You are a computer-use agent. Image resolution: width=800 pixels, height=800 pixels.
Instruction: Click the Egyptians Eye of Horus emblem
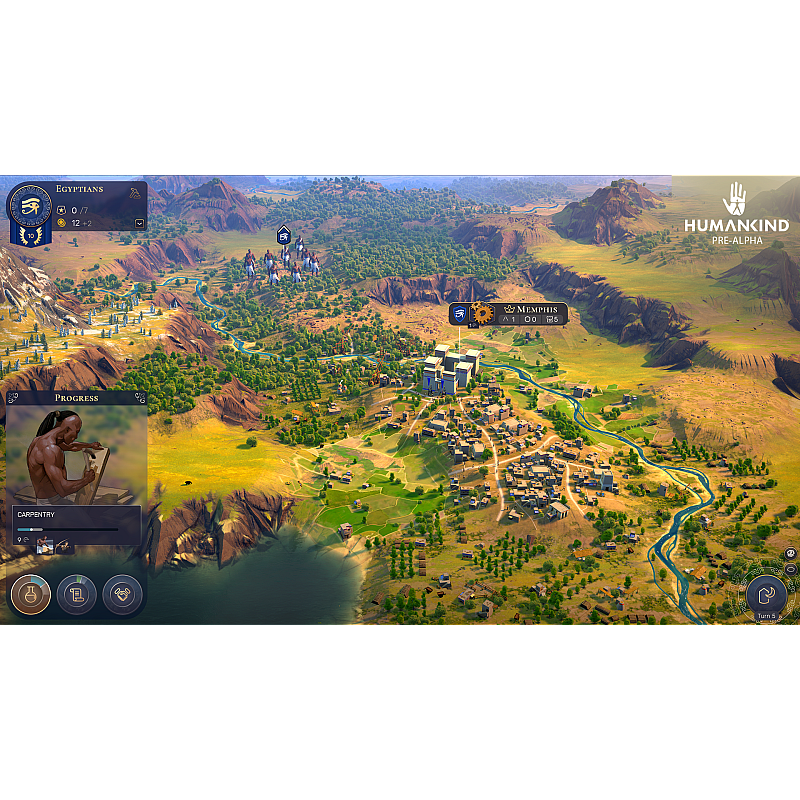coord(29,206)
